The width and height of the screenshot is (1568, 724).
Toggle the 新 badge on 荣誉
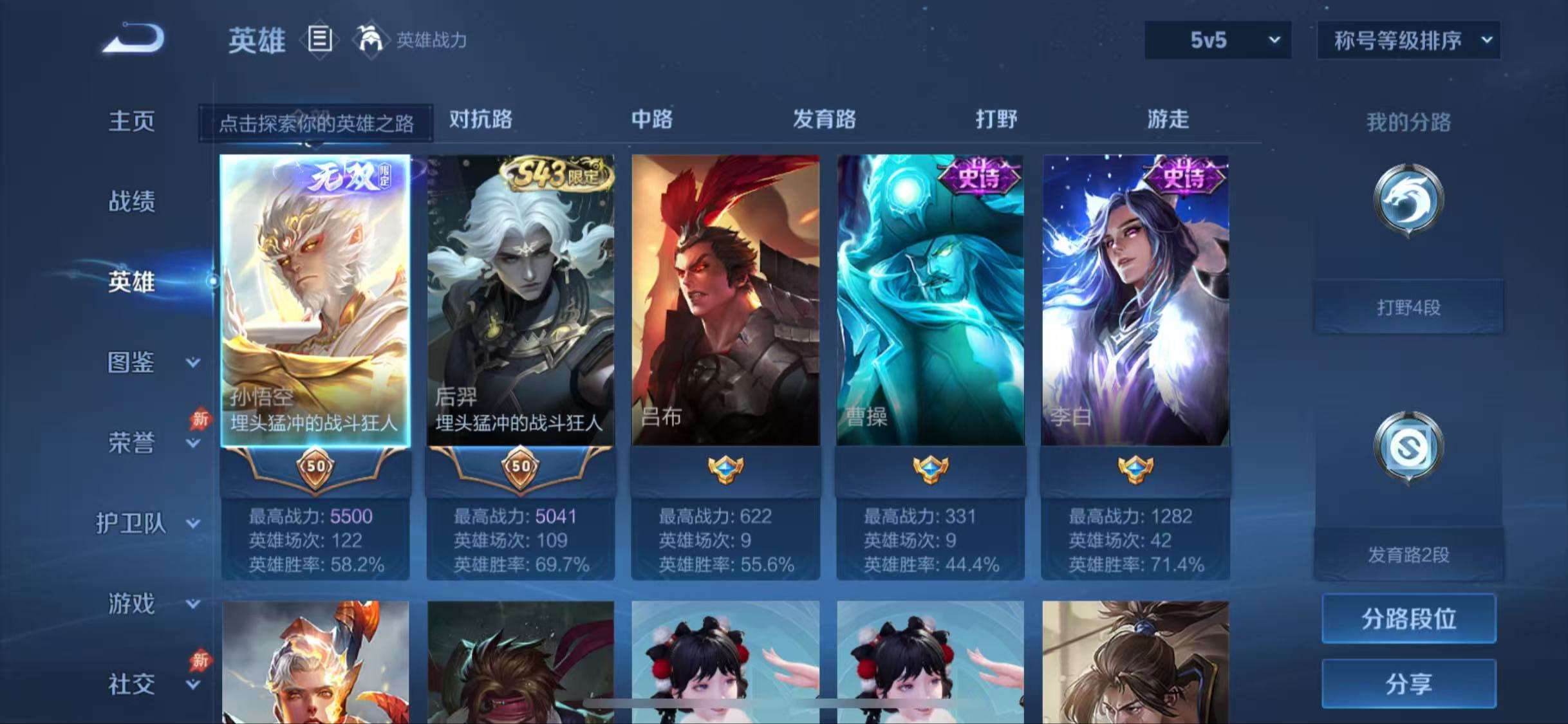(200, 418)
